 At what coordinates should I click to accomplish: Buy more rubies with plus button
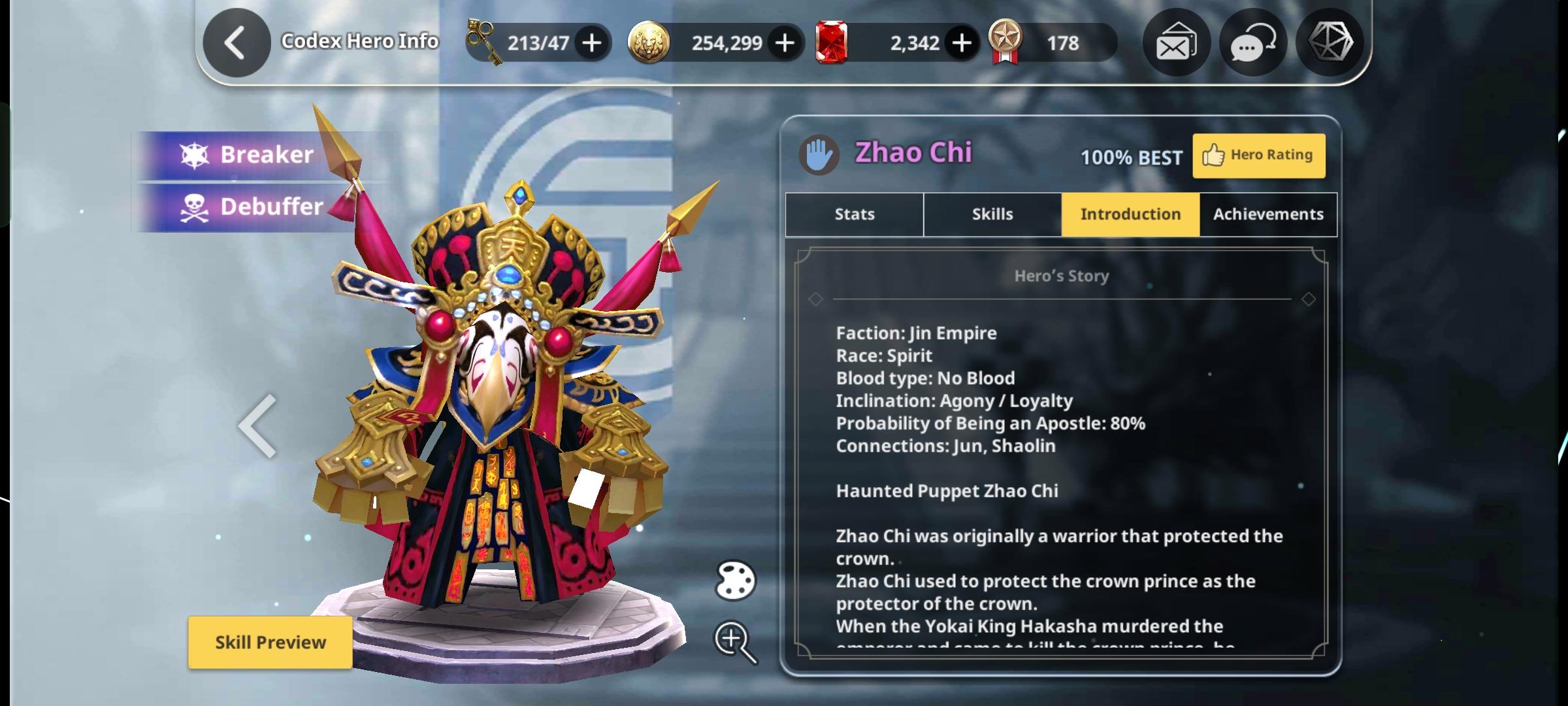click(x=961, y=43)
